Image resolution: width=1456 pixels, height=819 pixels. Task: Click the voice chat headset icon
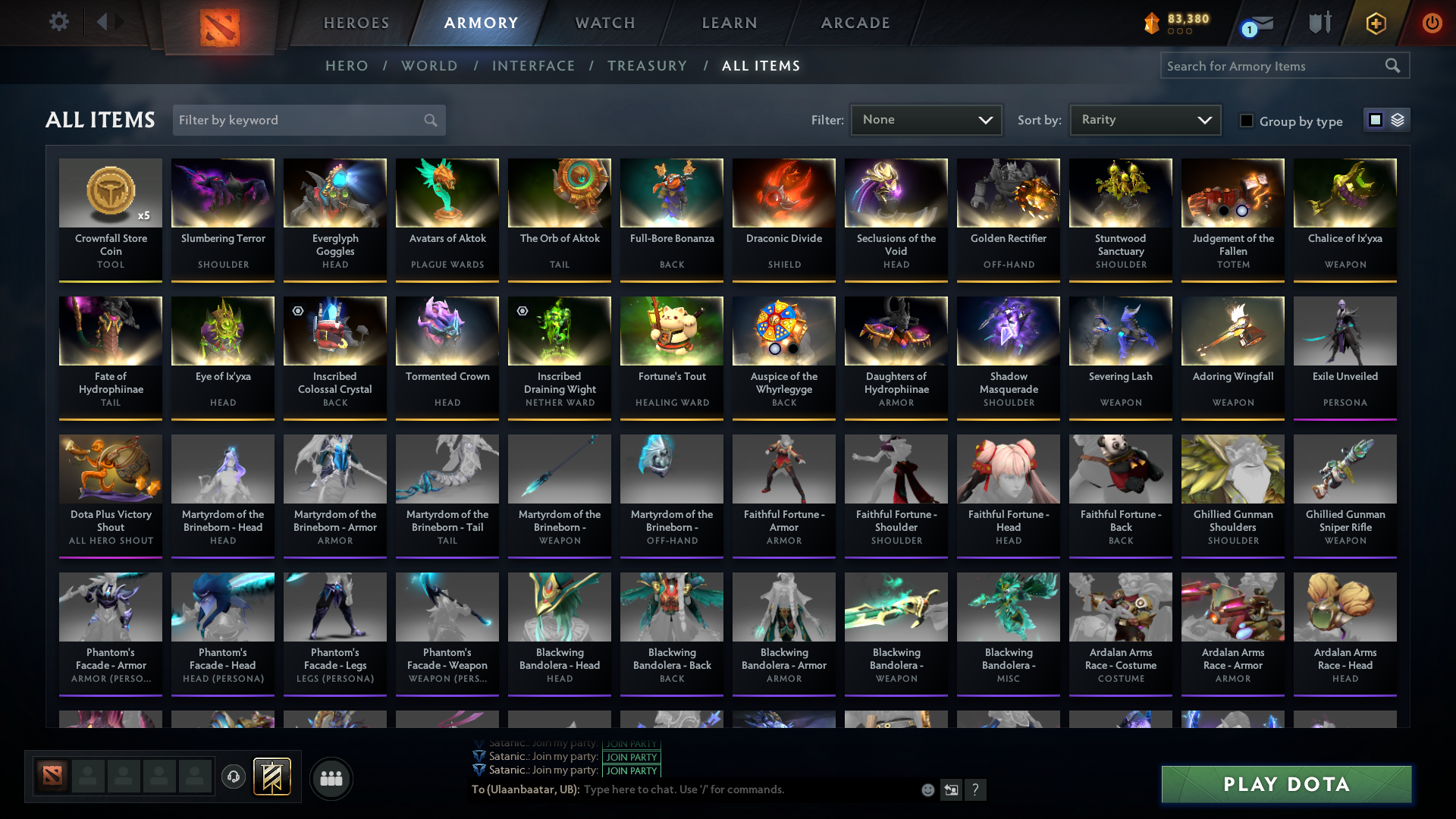click(233, 778)
